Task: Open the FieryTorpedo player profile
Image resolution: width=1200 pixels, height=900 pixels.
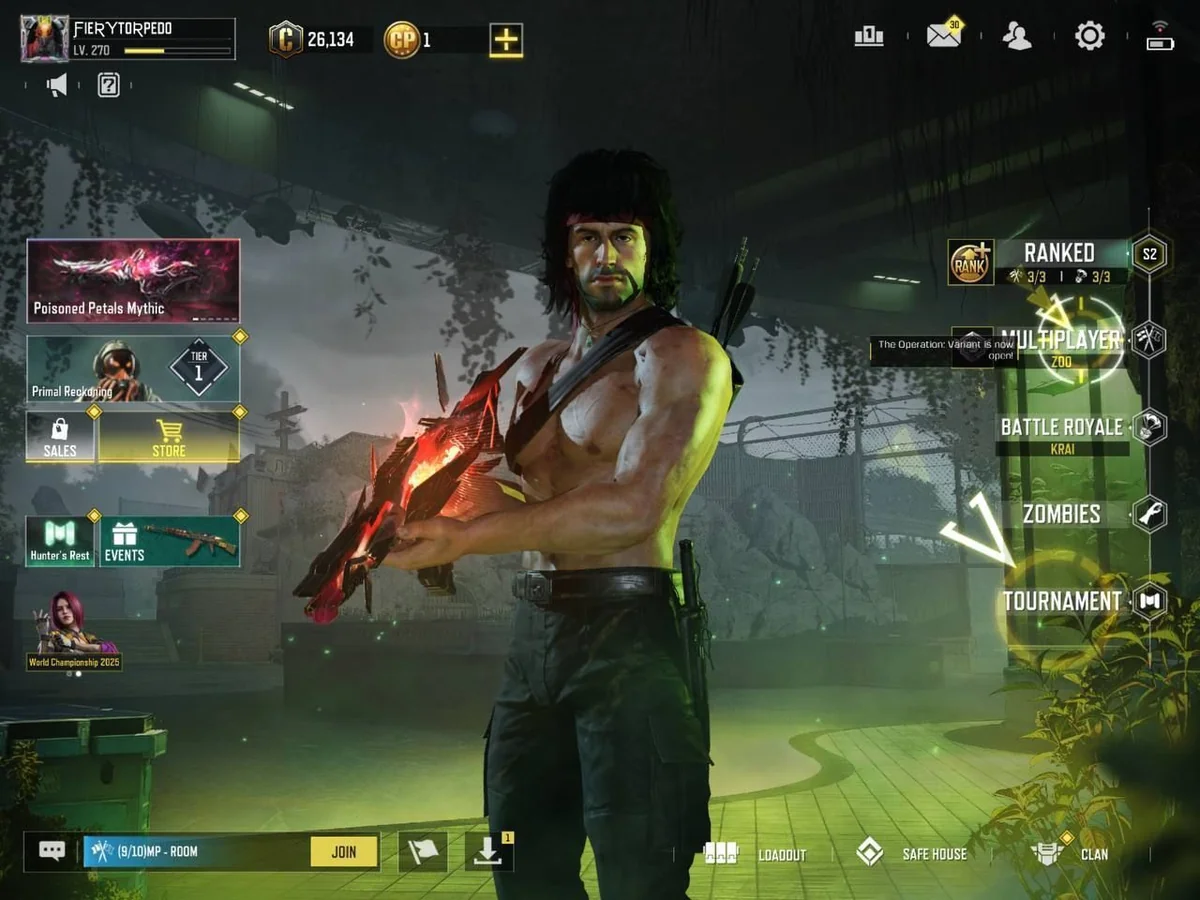Action: 46,38
